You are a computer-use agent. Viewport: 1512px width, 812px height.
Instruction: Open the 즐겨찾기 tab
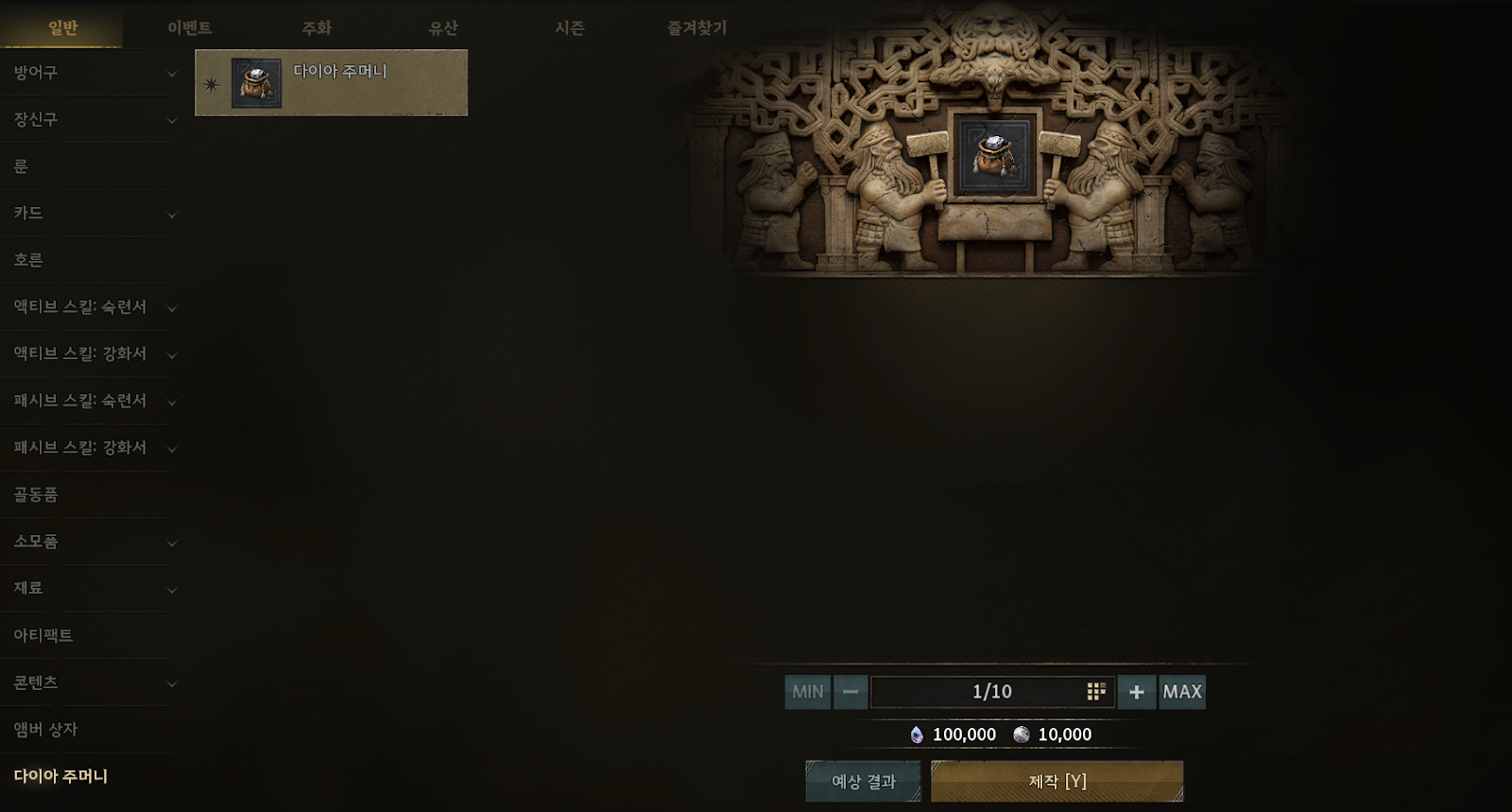(696, 28)
